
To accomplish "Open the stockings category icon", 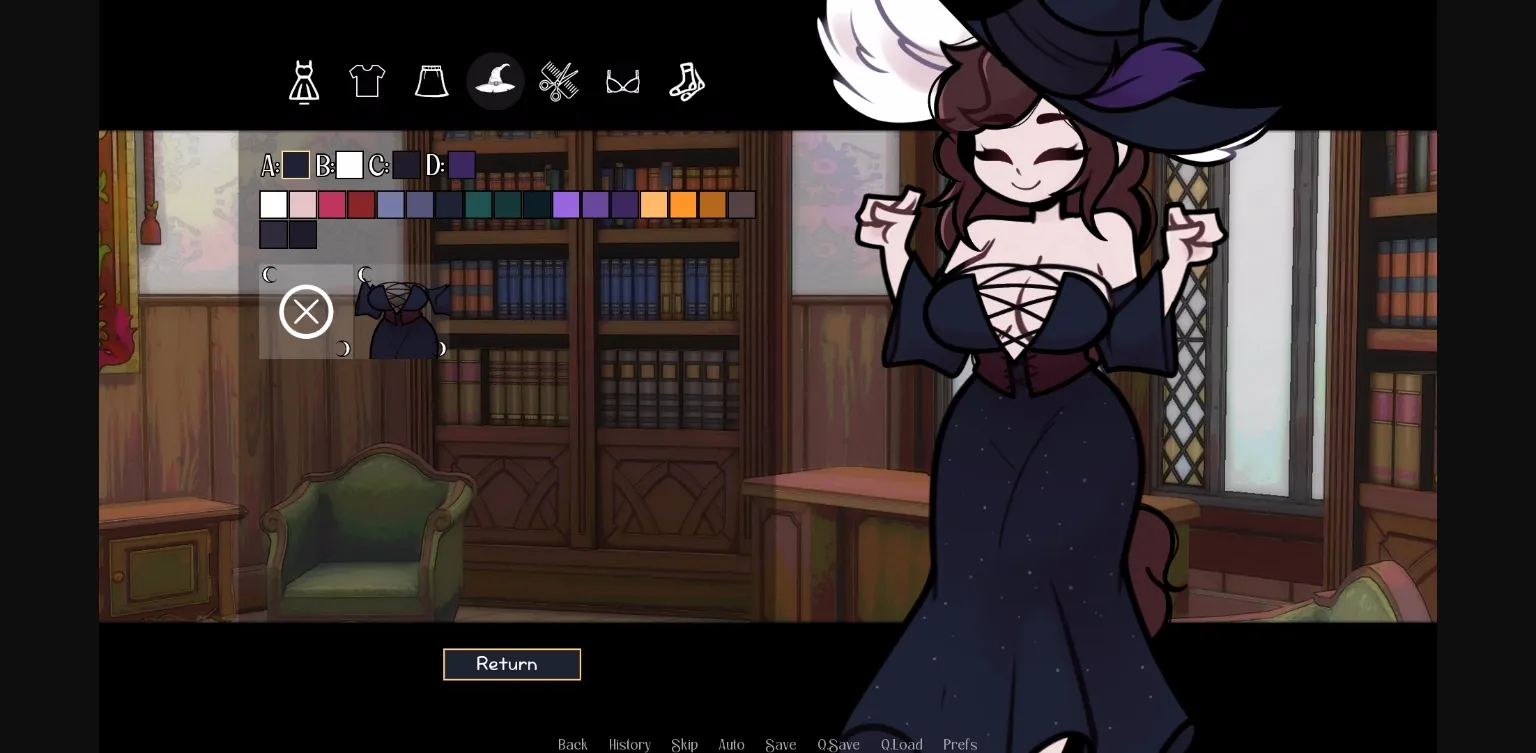I will (x=686, y=81).
